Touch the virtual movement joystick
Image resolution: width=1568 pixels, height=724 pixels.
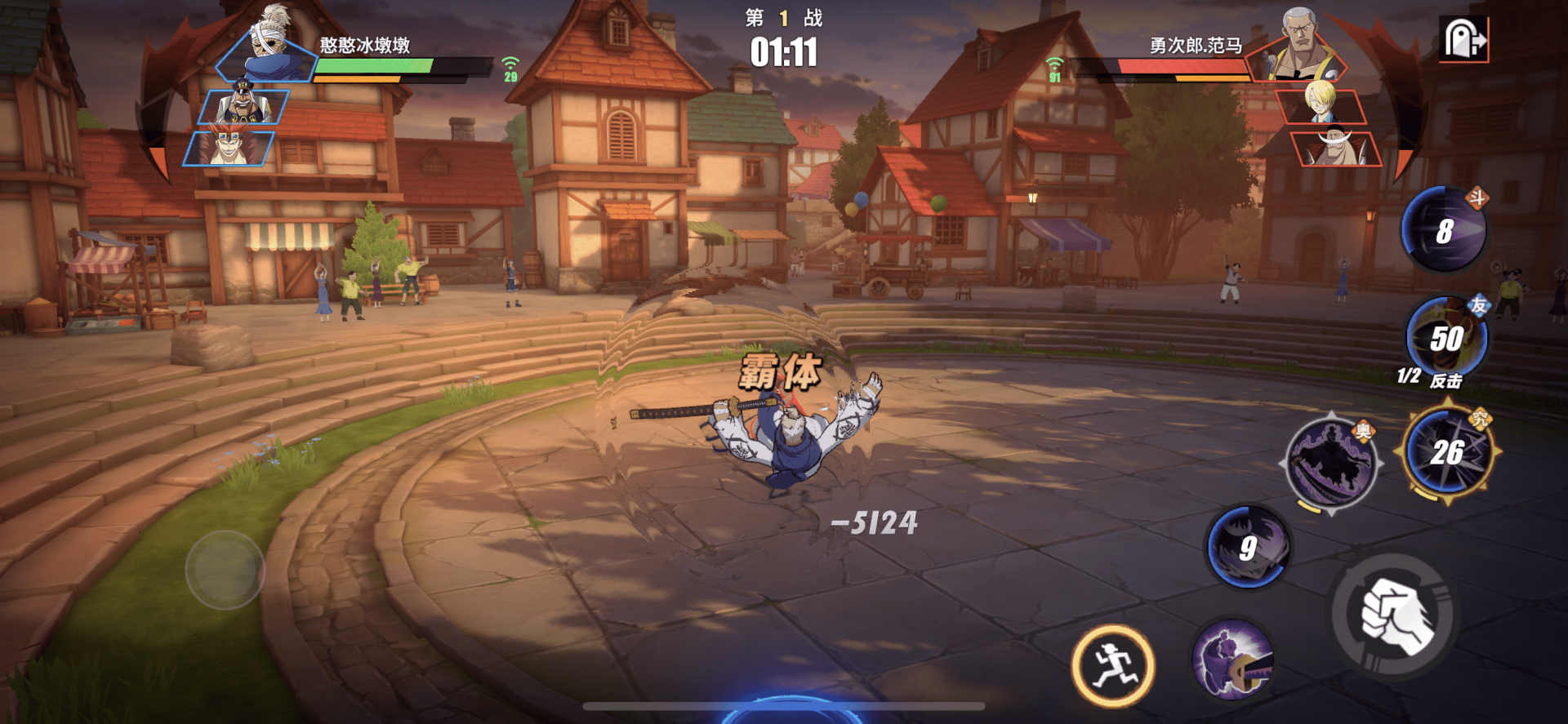point(225,570)
